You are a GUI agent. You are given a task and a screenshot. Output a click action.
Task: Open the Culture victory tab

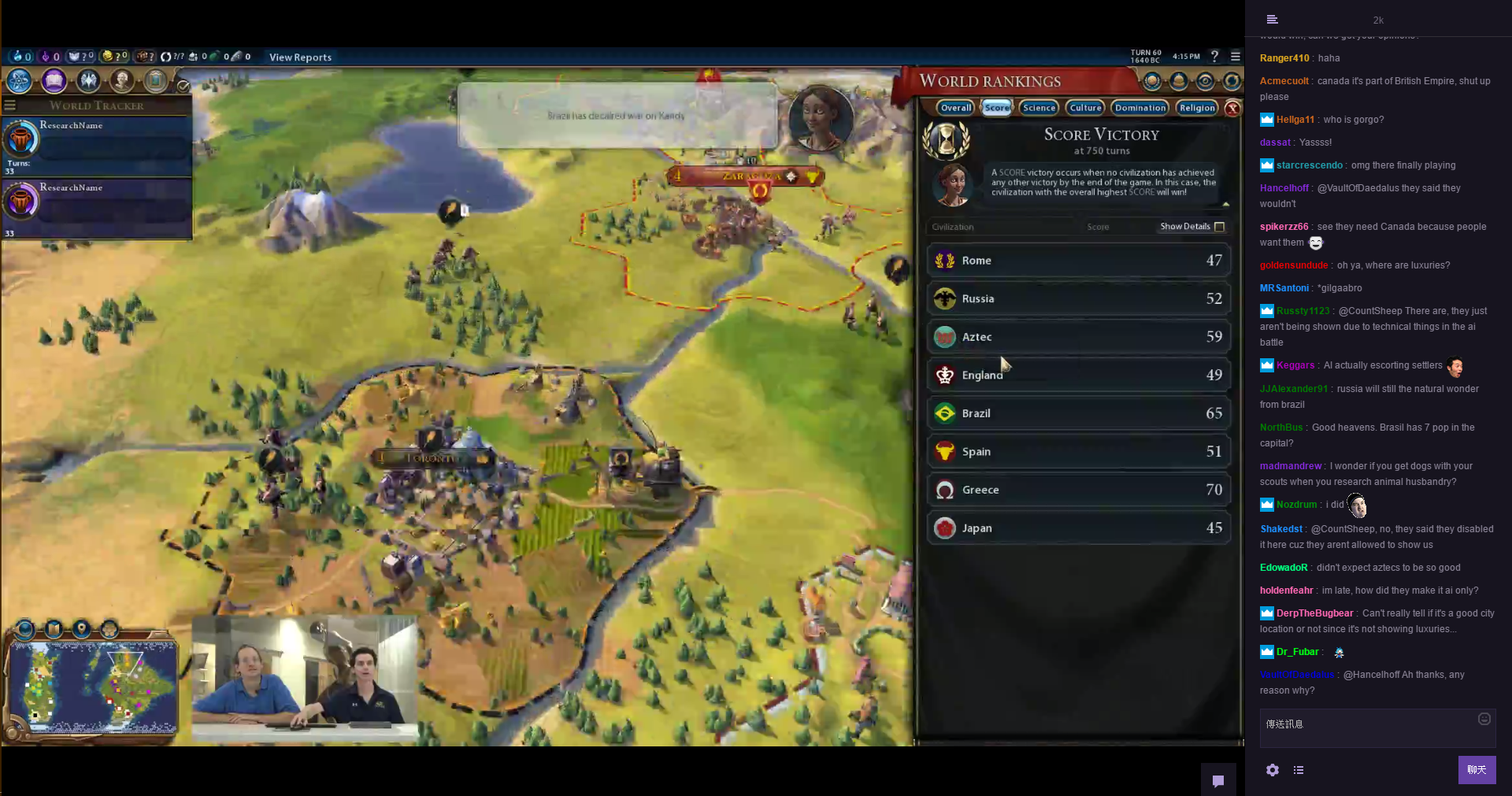point(1085,108)
